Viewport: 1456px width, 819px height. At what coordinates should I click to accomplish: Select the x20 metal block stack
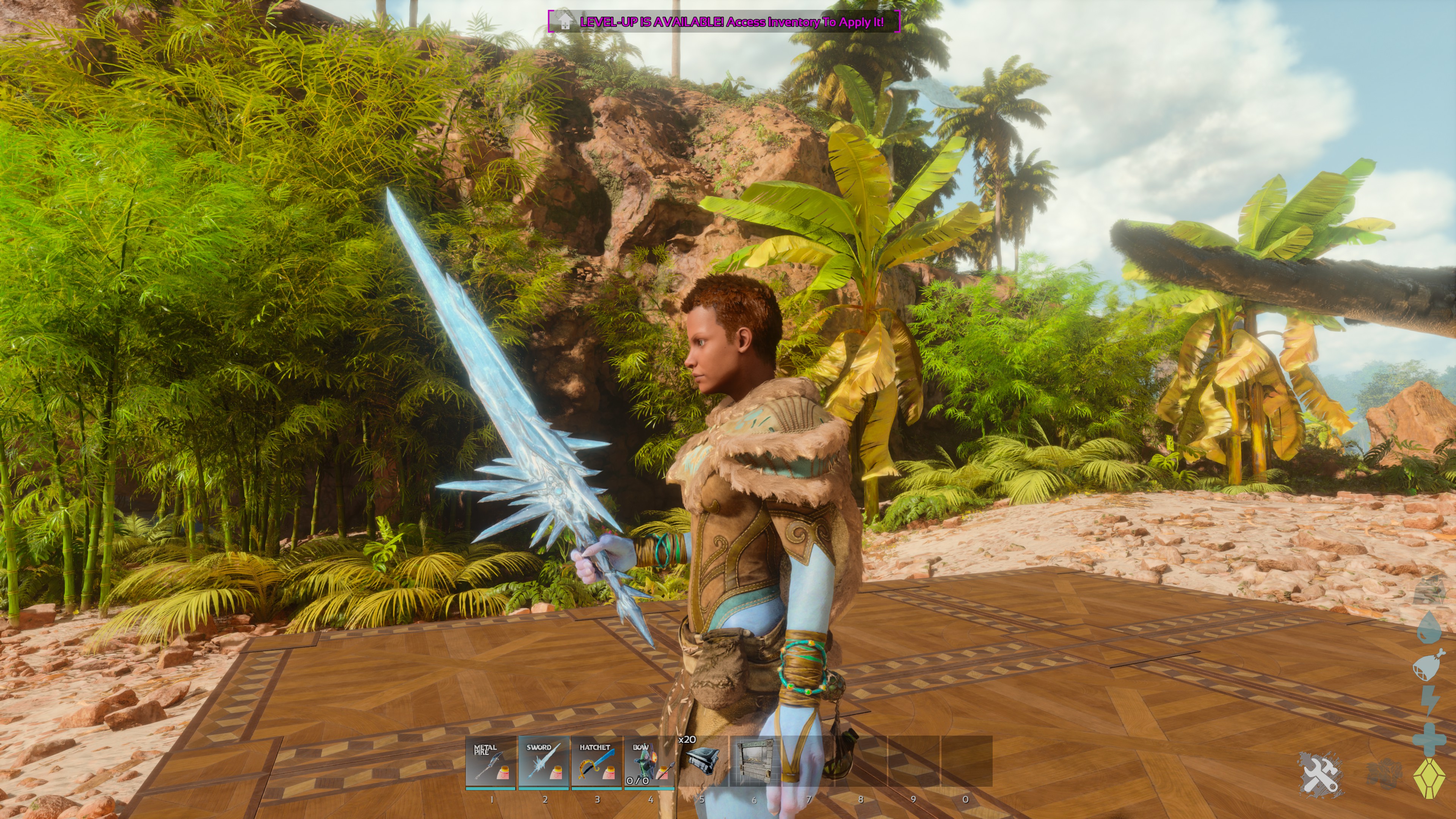pyautogui.click(x=702, y=761)
